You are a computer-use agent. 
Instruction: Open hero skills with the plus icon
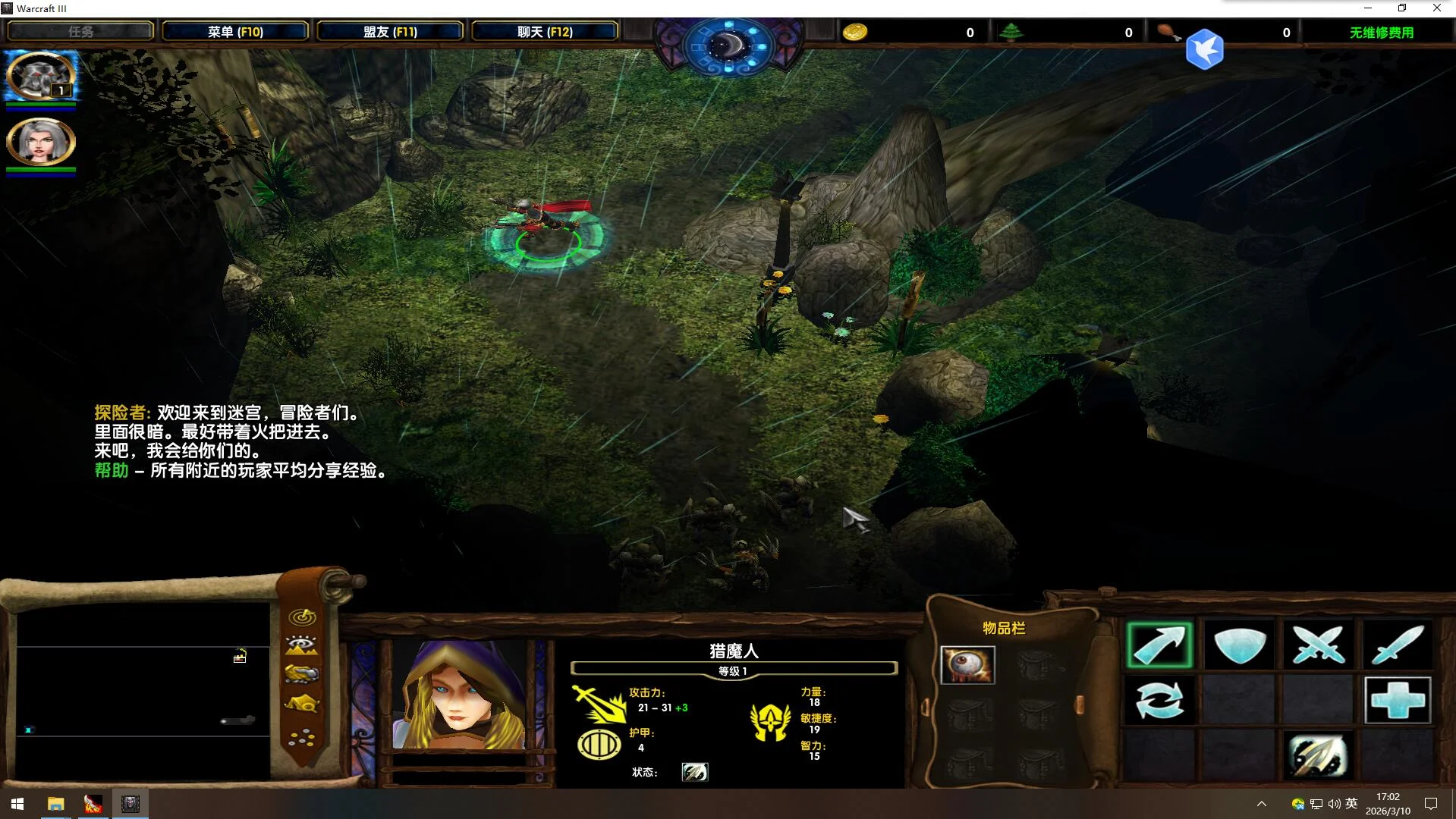(1397, 700)
